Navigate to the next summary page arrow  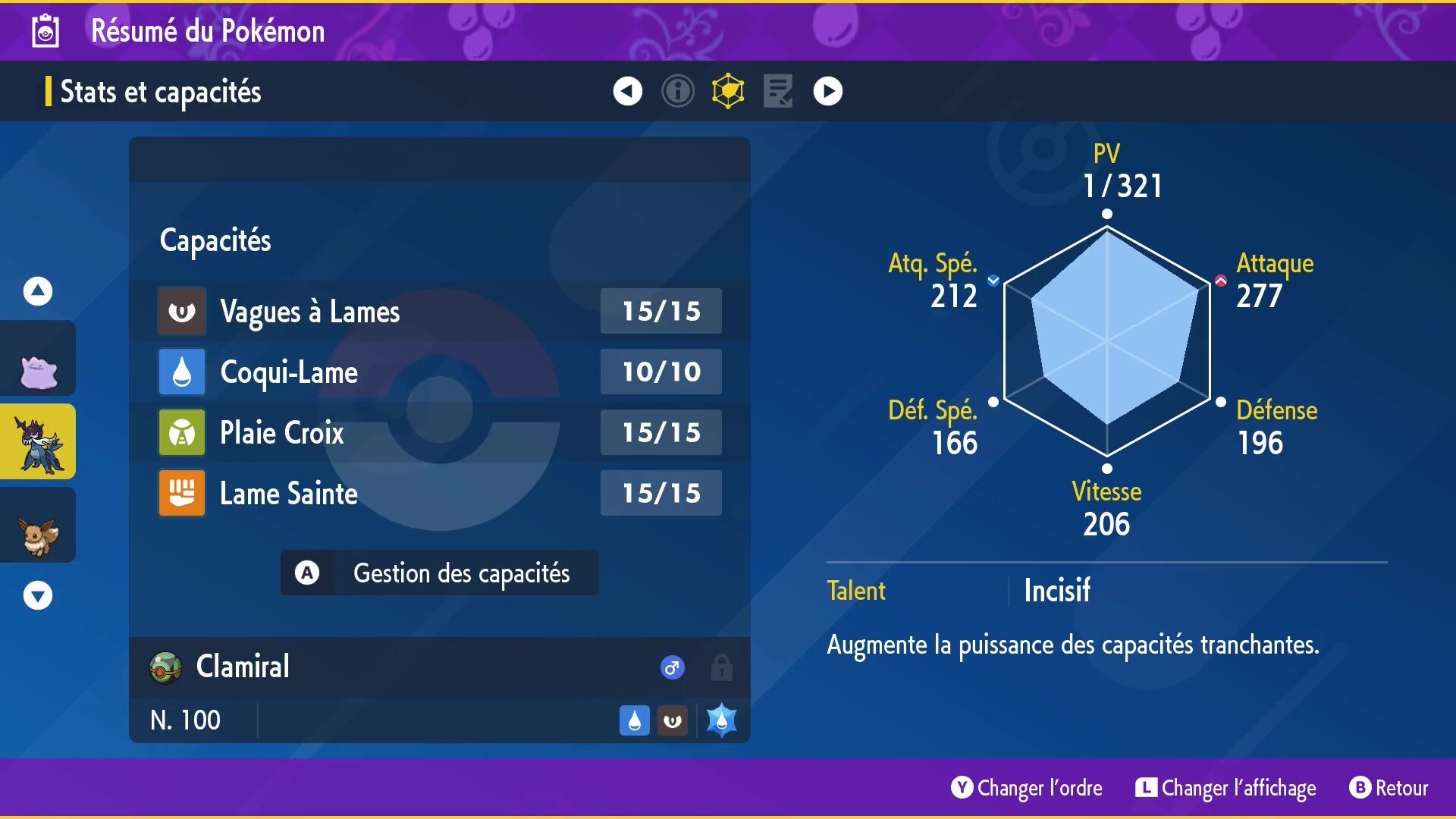tap(827, 90)
